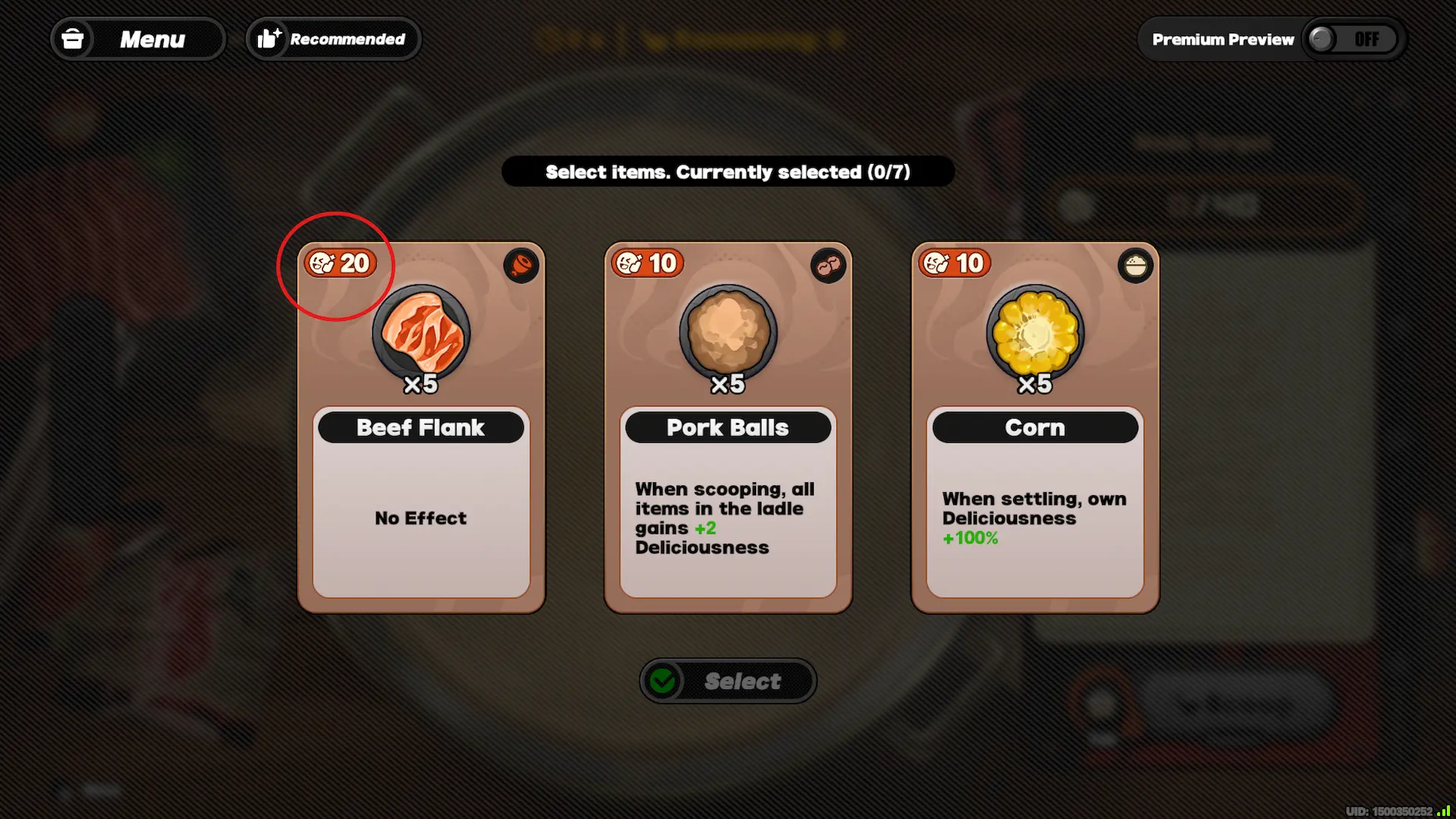This screenshot has height=819, width=1456.
Task: Open the Menu button
Action: (137, 39)
